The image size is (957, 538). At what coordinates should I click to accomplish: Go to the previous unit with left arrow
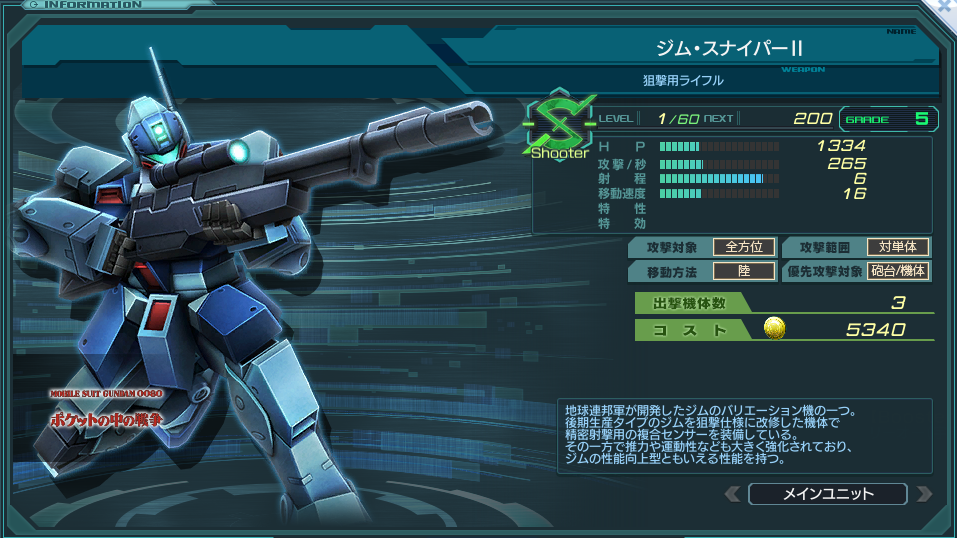pos(733,494)
